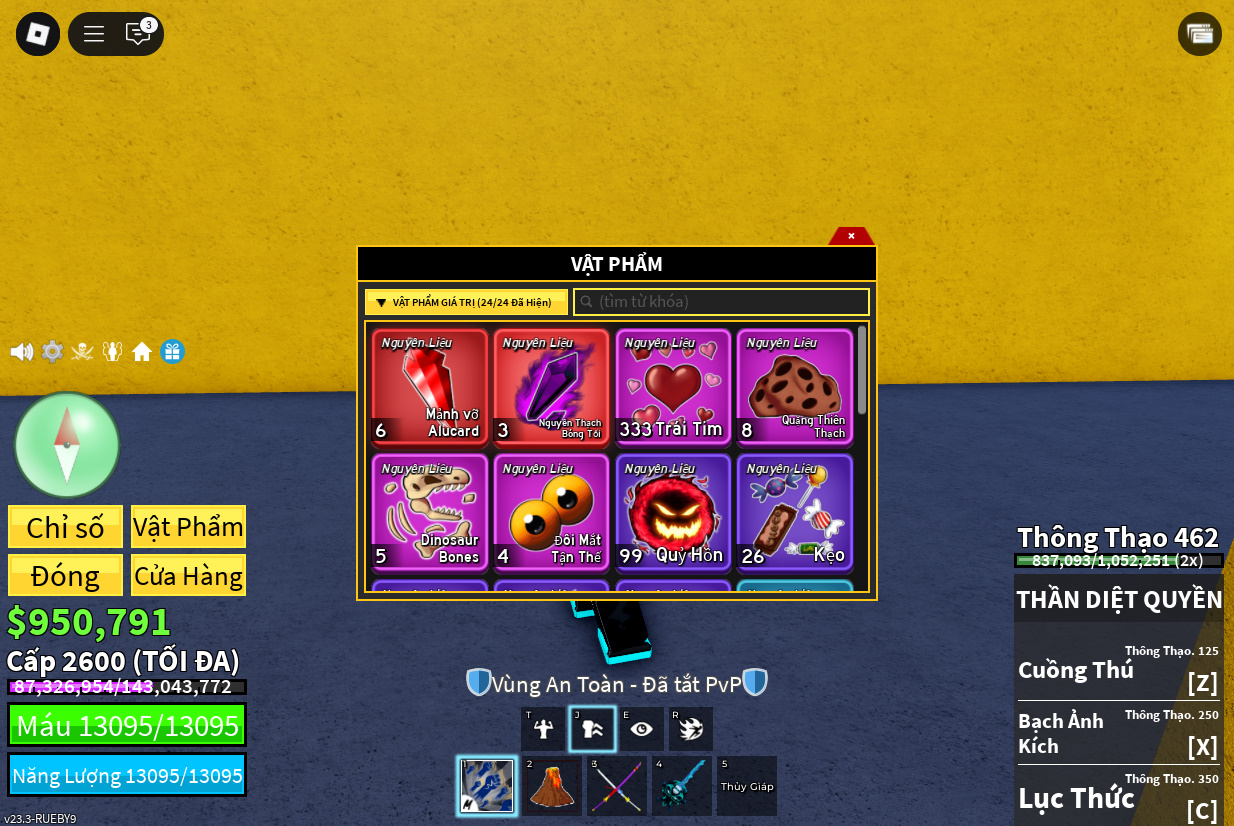Open the item value filter dropdown
Screen dimensions: 1234x826
pos(466,302)
